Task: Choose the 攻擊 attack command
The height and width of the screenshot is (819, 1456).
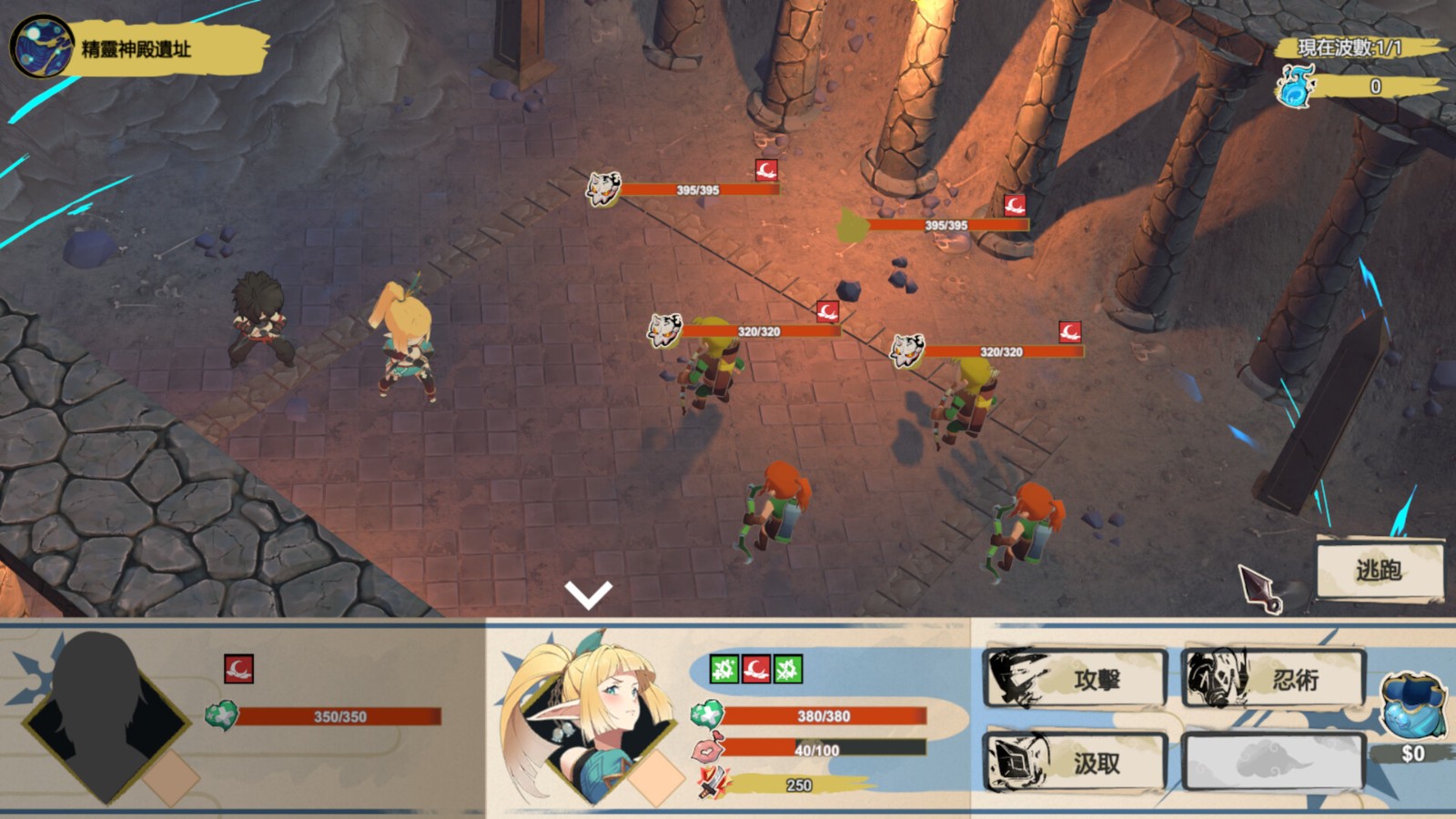Action: [x=1076, y=679]
